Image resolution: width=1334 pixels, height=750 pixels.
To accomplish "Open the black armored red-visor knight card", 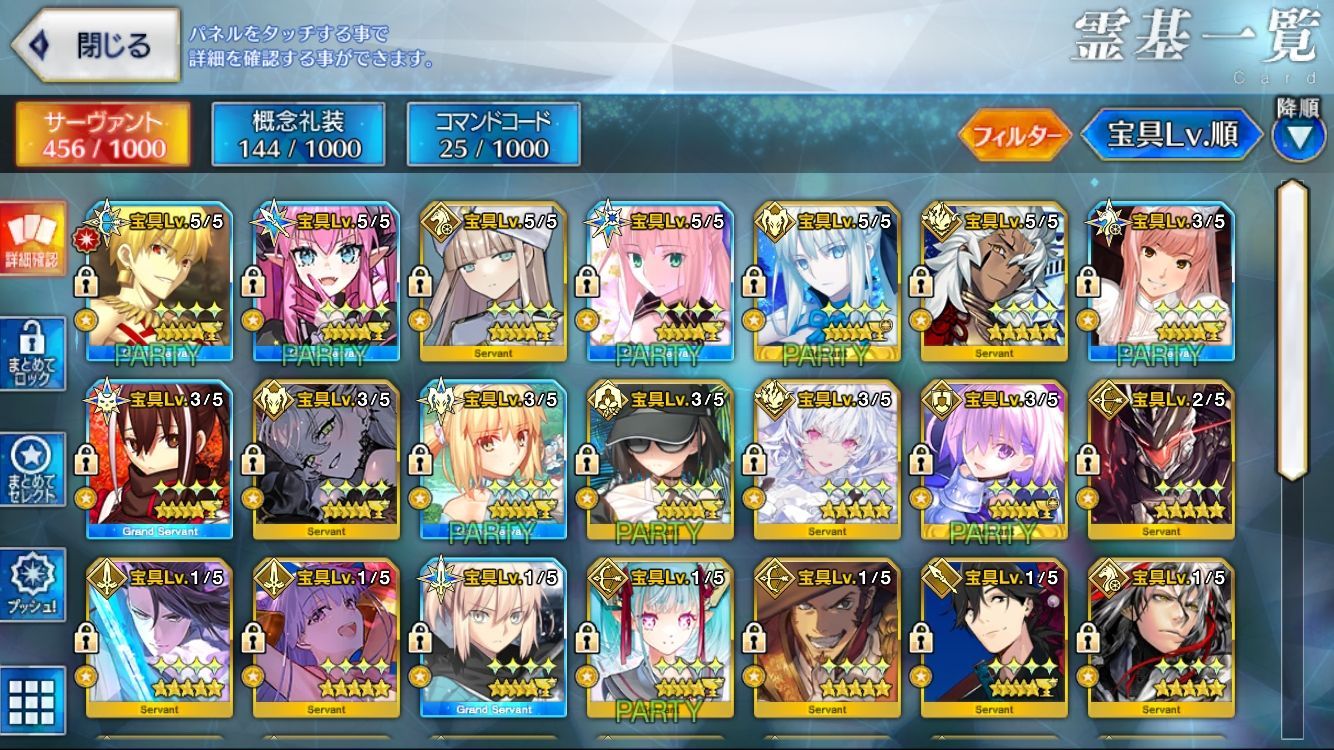I will tap(1161, 462).
